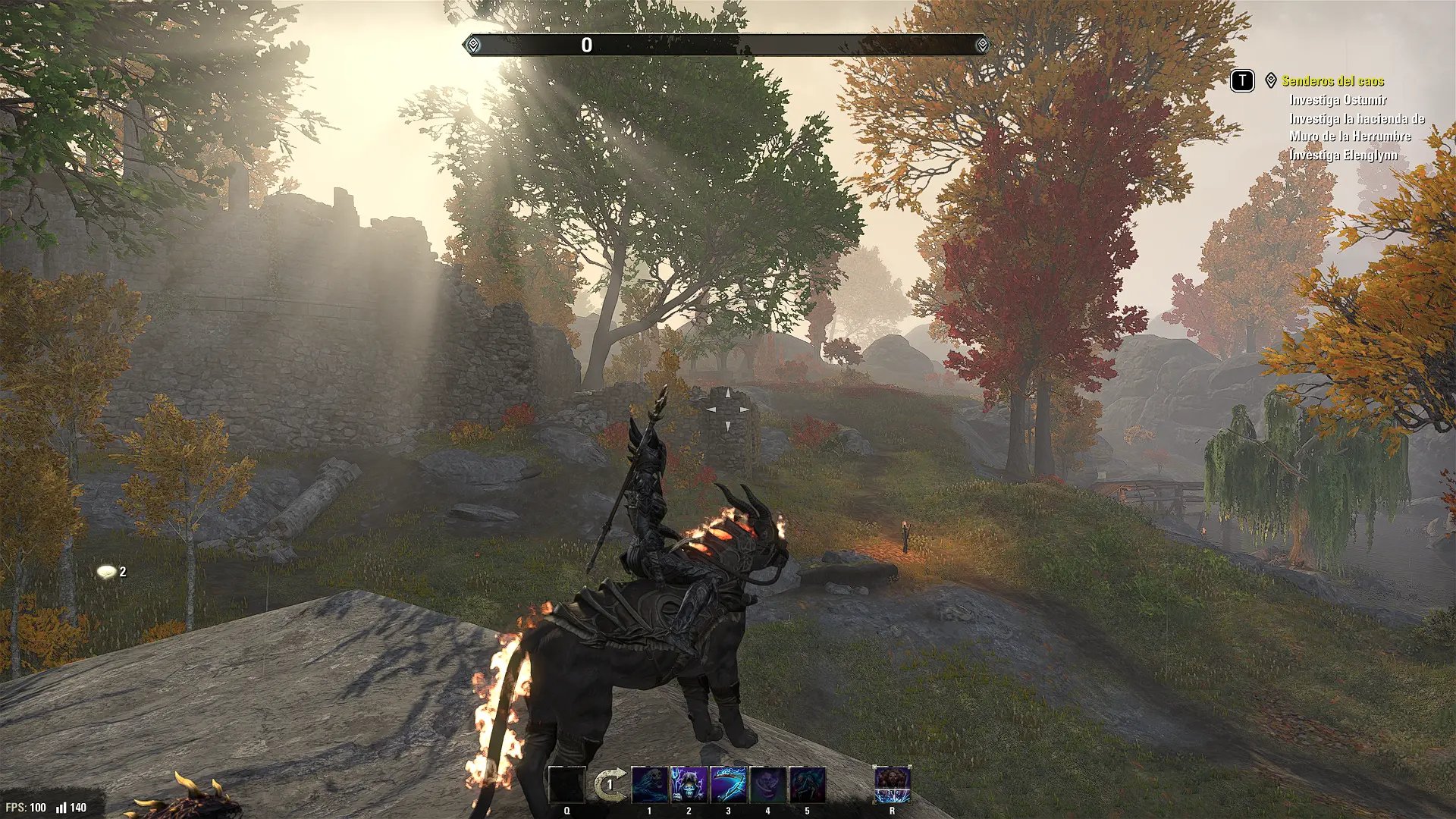Select the Senderos del caos quest title

[1332, 81]
